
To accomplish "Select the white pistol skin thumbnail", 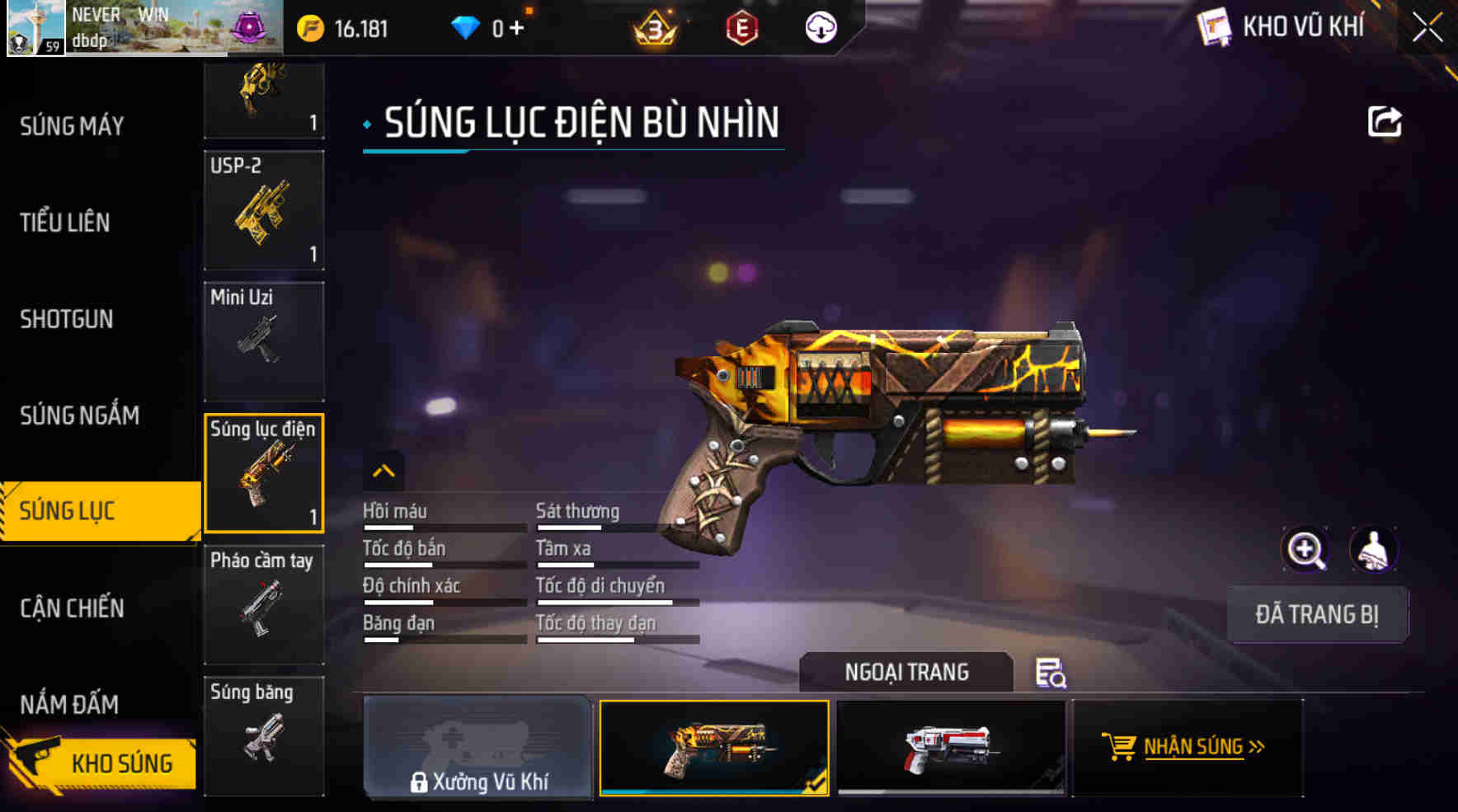I will tap(947, 748).
